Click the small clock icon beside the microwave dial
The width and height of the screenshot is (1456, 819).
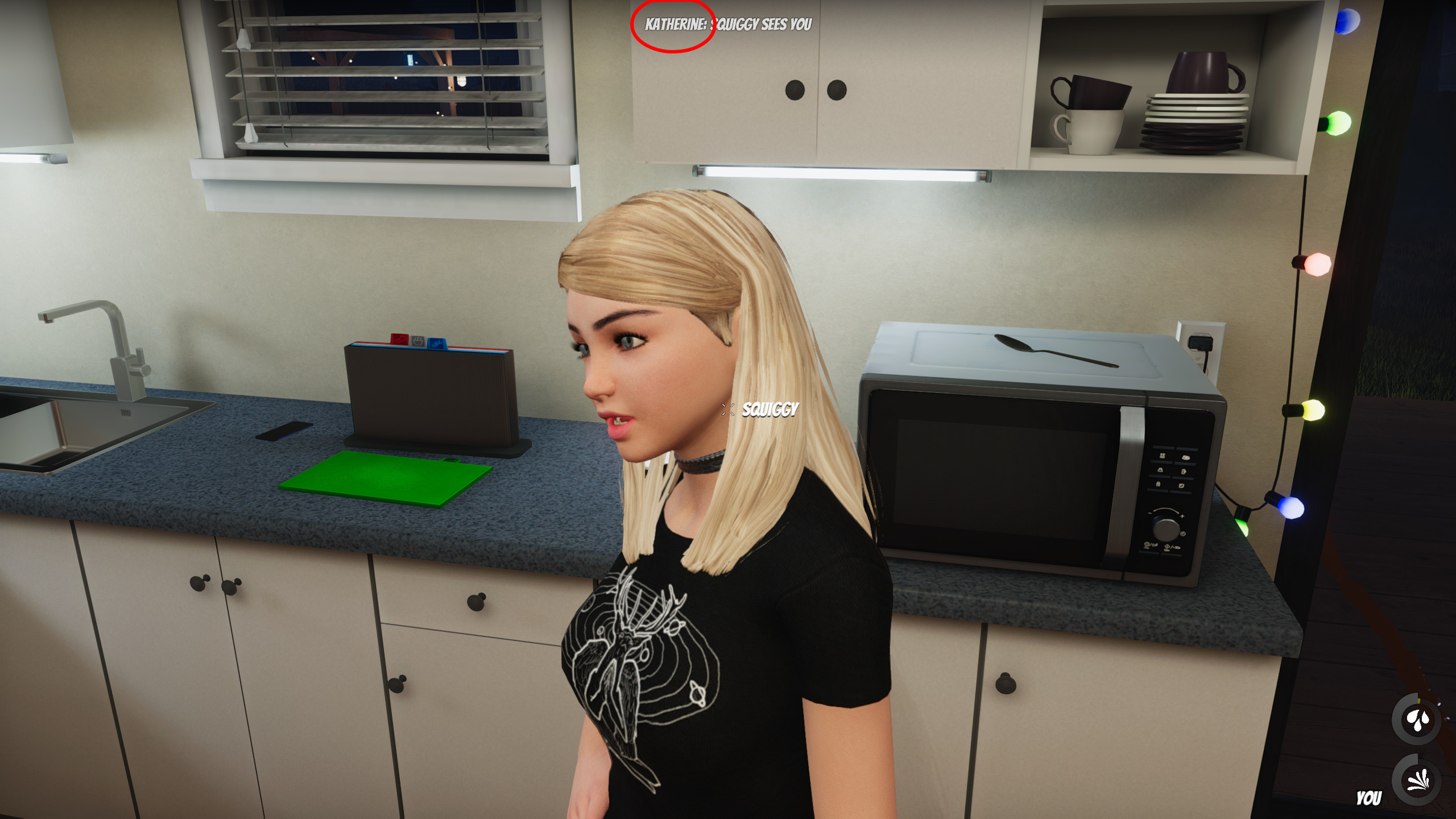point(1183,533)
